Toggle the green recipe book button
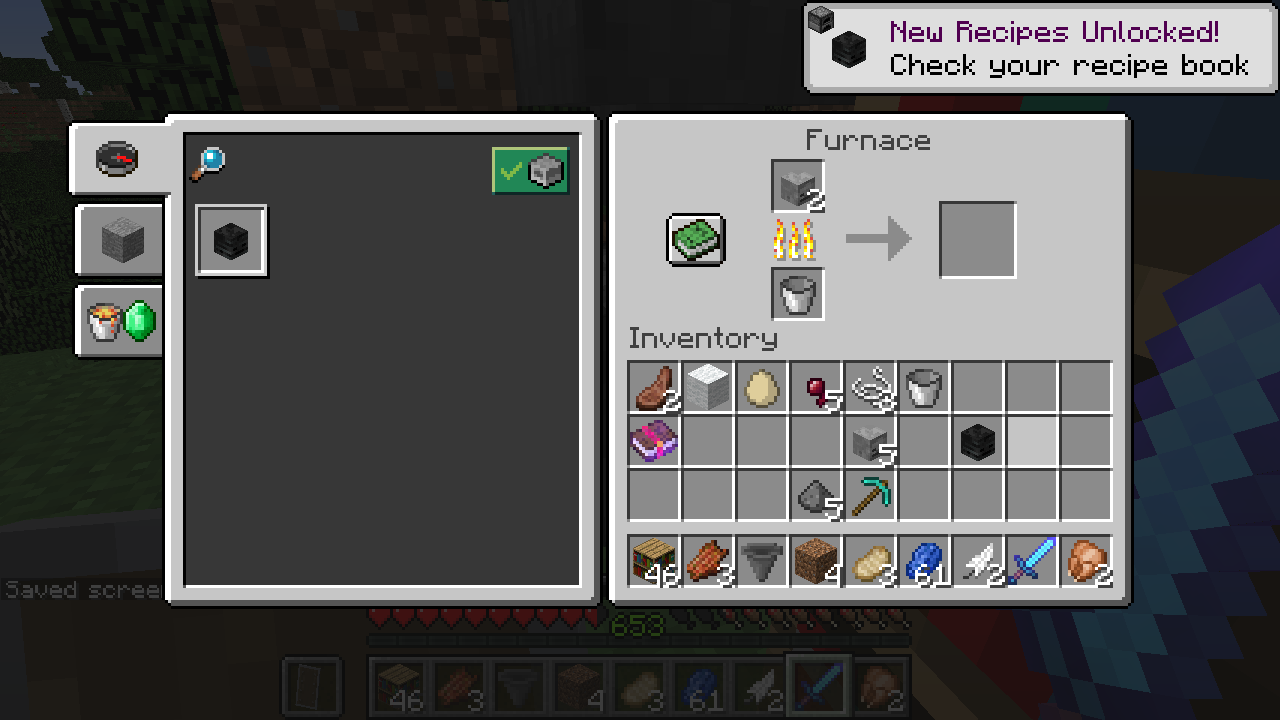This screenshot has width=1280, height=720. point(696,240)
